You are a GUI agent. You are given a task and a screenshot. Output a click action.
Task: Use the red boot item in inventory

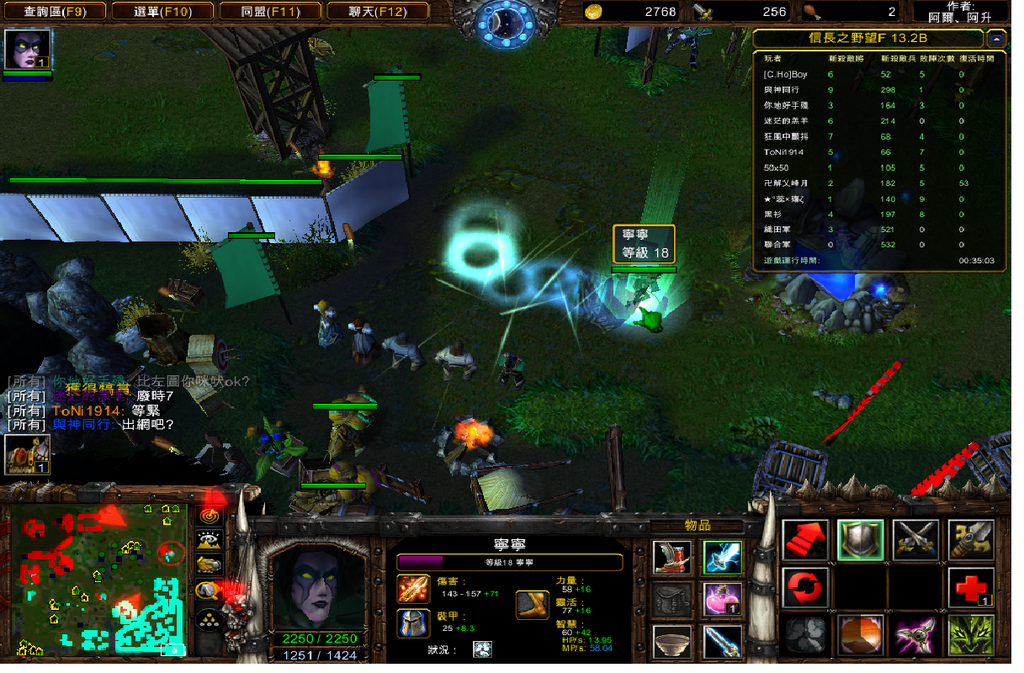[x=672, y=557]
